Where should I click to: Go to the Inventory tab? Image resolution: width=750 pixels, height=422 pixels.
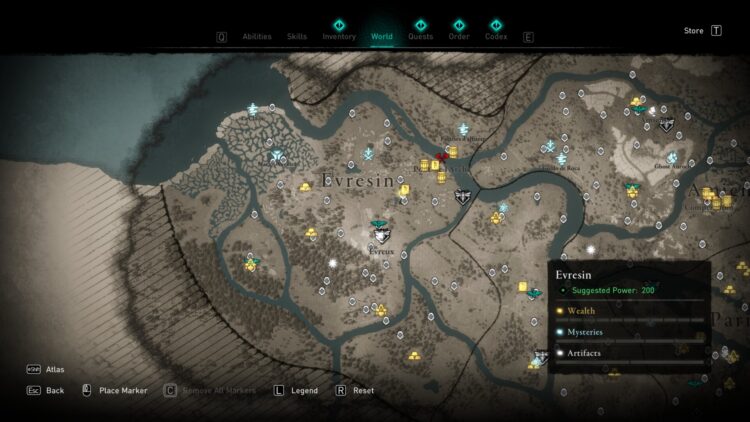(339, 37)
